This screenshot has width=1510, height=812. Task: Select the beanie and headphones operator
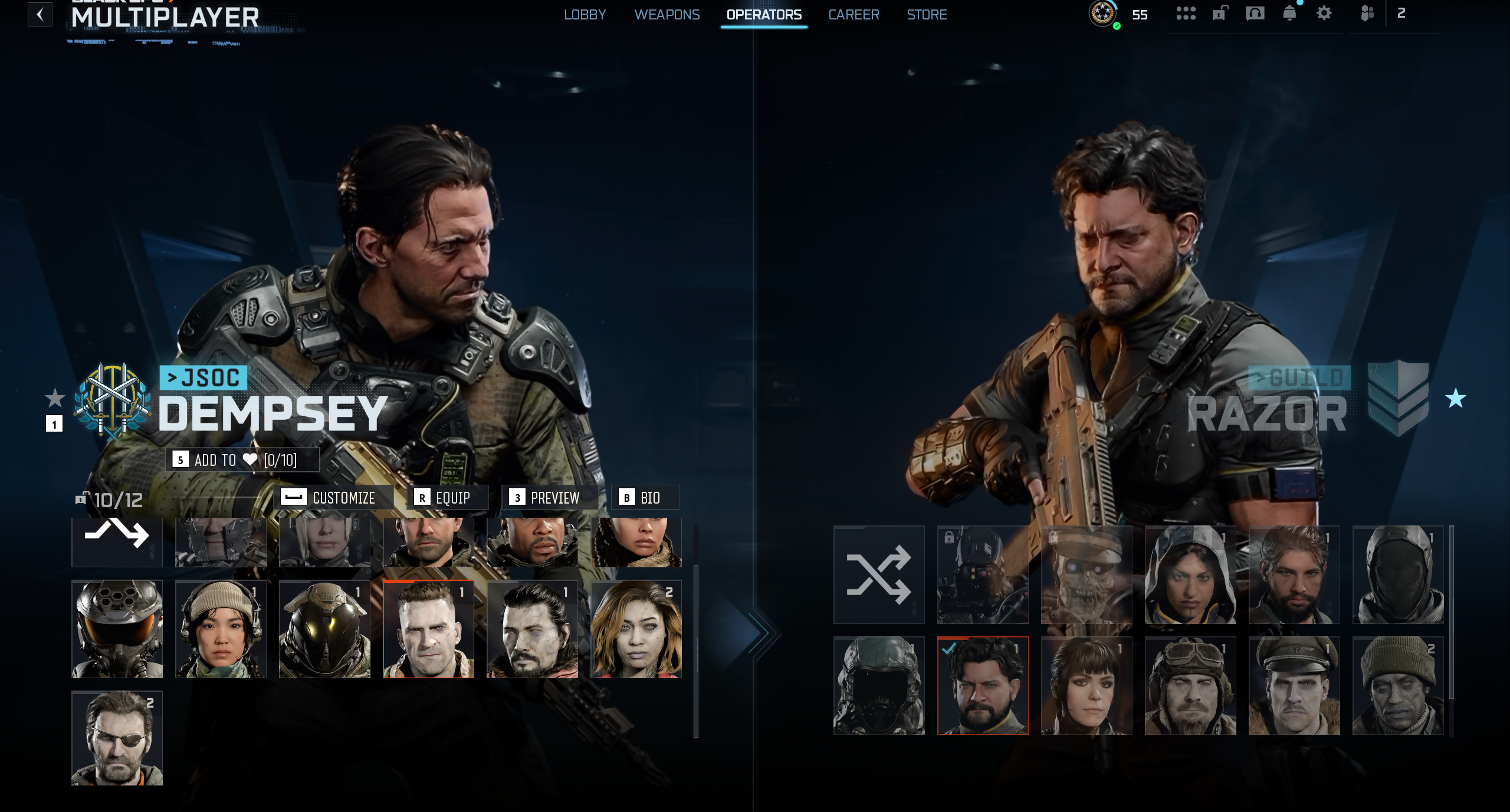[221, 629]
